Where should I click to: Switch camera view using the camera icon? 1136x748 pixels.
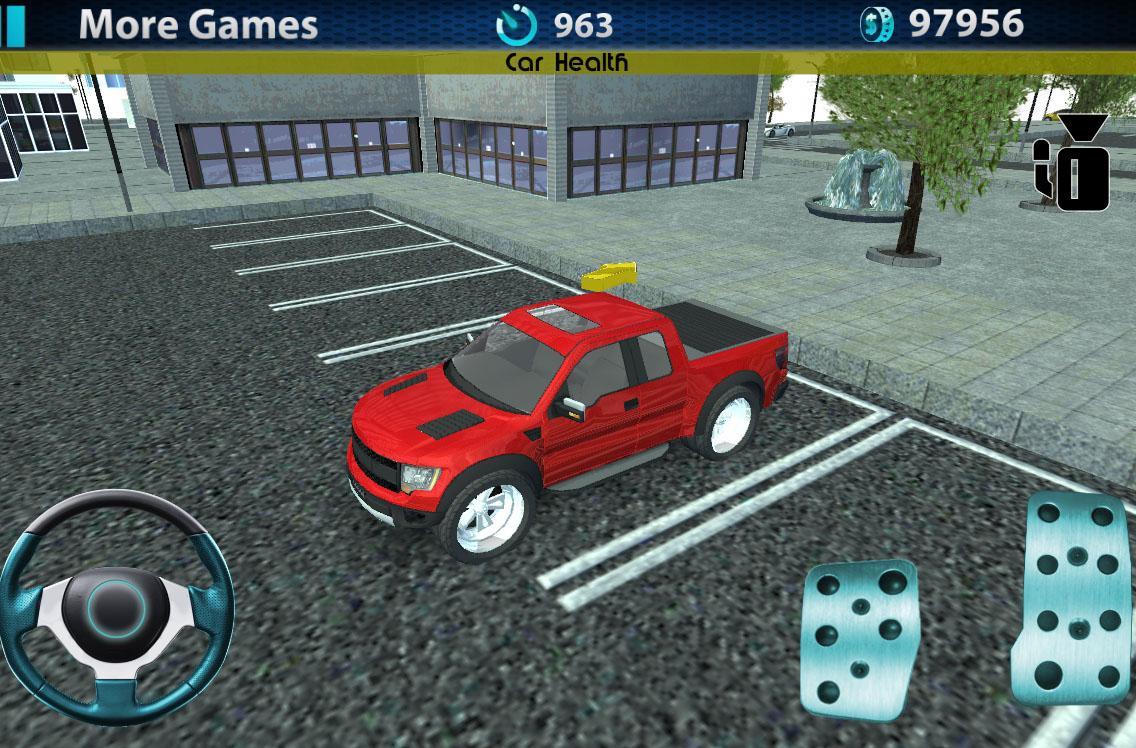tap(1073, 165)
